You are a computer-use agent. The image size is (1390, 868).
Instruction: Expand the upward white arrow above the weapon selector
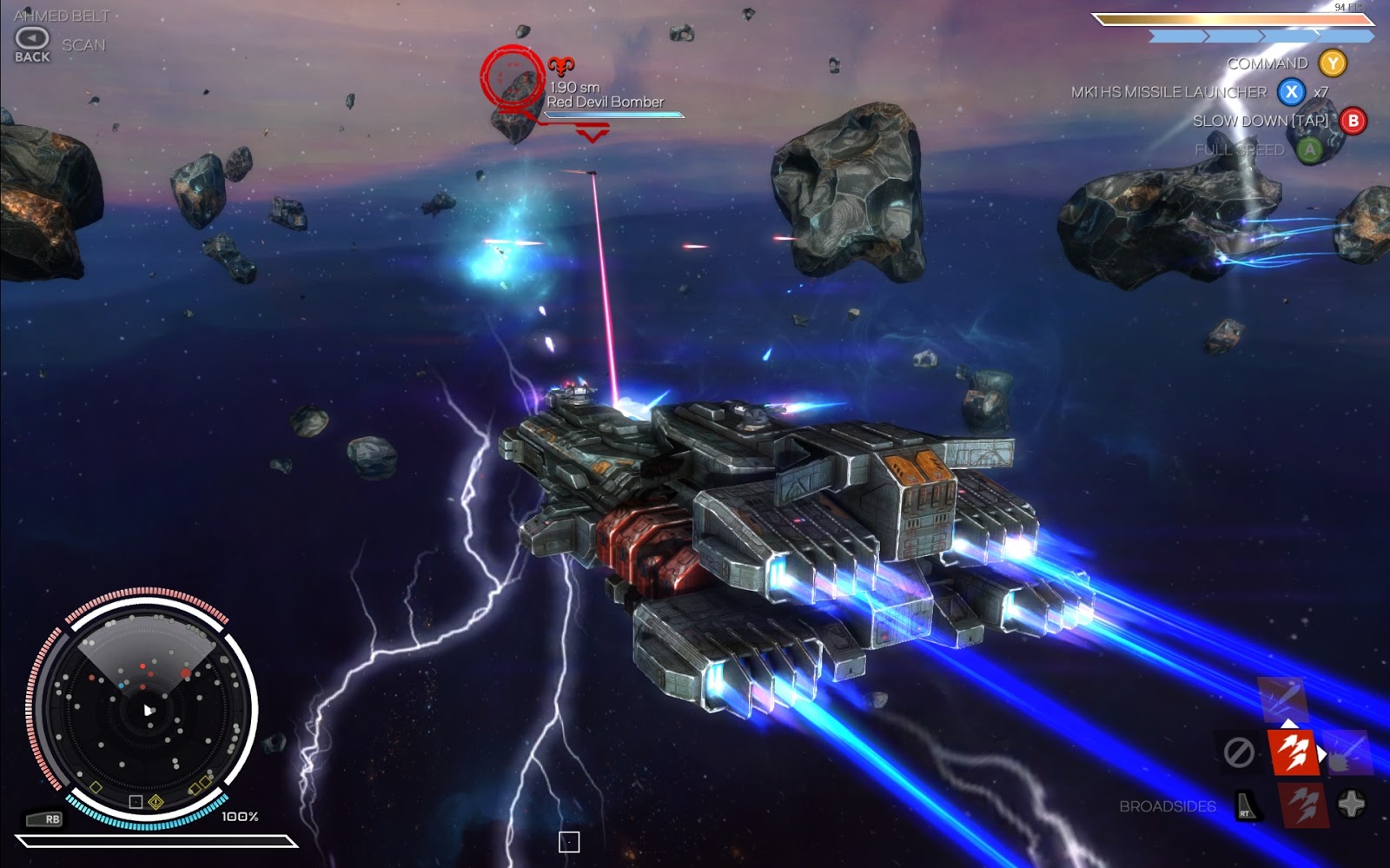click(1289, 724)
